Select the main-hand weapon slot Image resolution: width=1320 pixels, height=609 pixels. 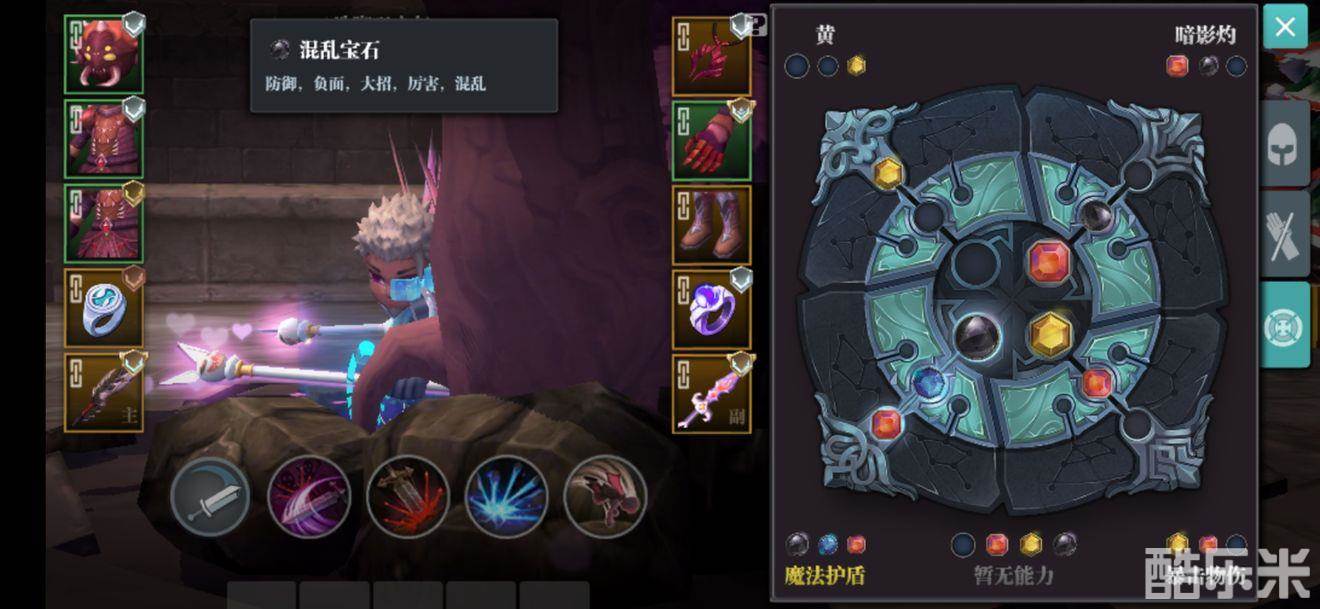coord(104,393)
